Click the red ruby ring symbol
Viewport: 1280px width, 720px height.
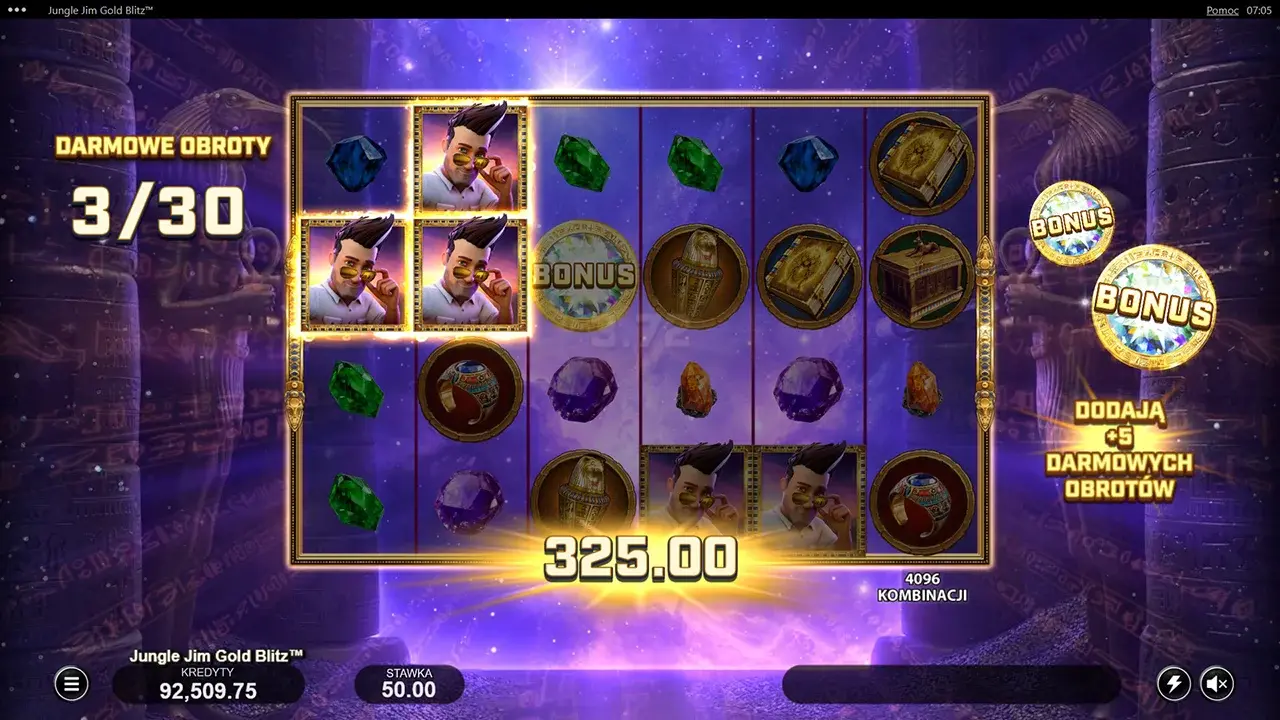click(x=468, y=390)
